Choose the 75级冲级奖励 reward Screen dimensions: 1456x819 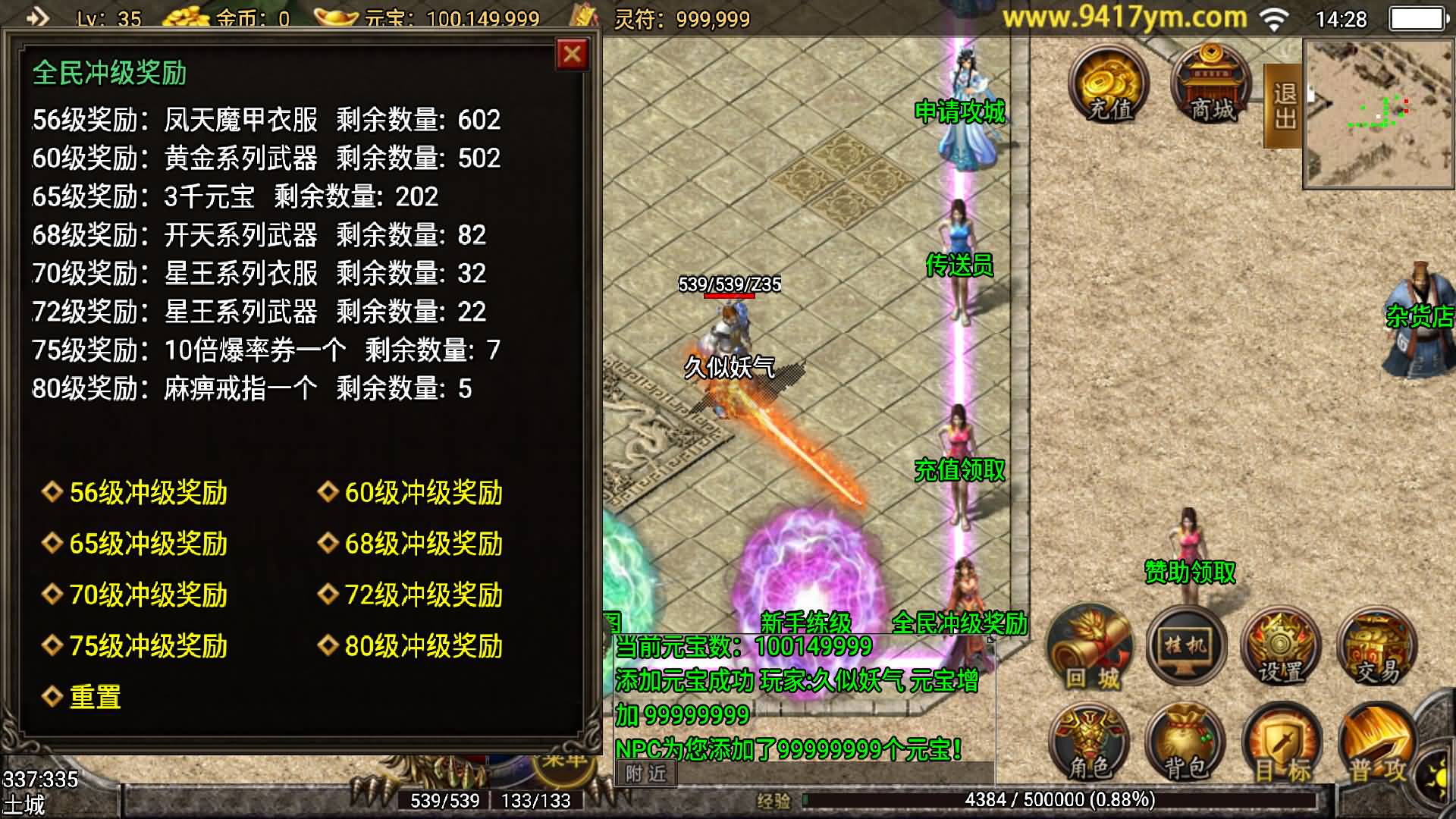[x=148, y=646]
